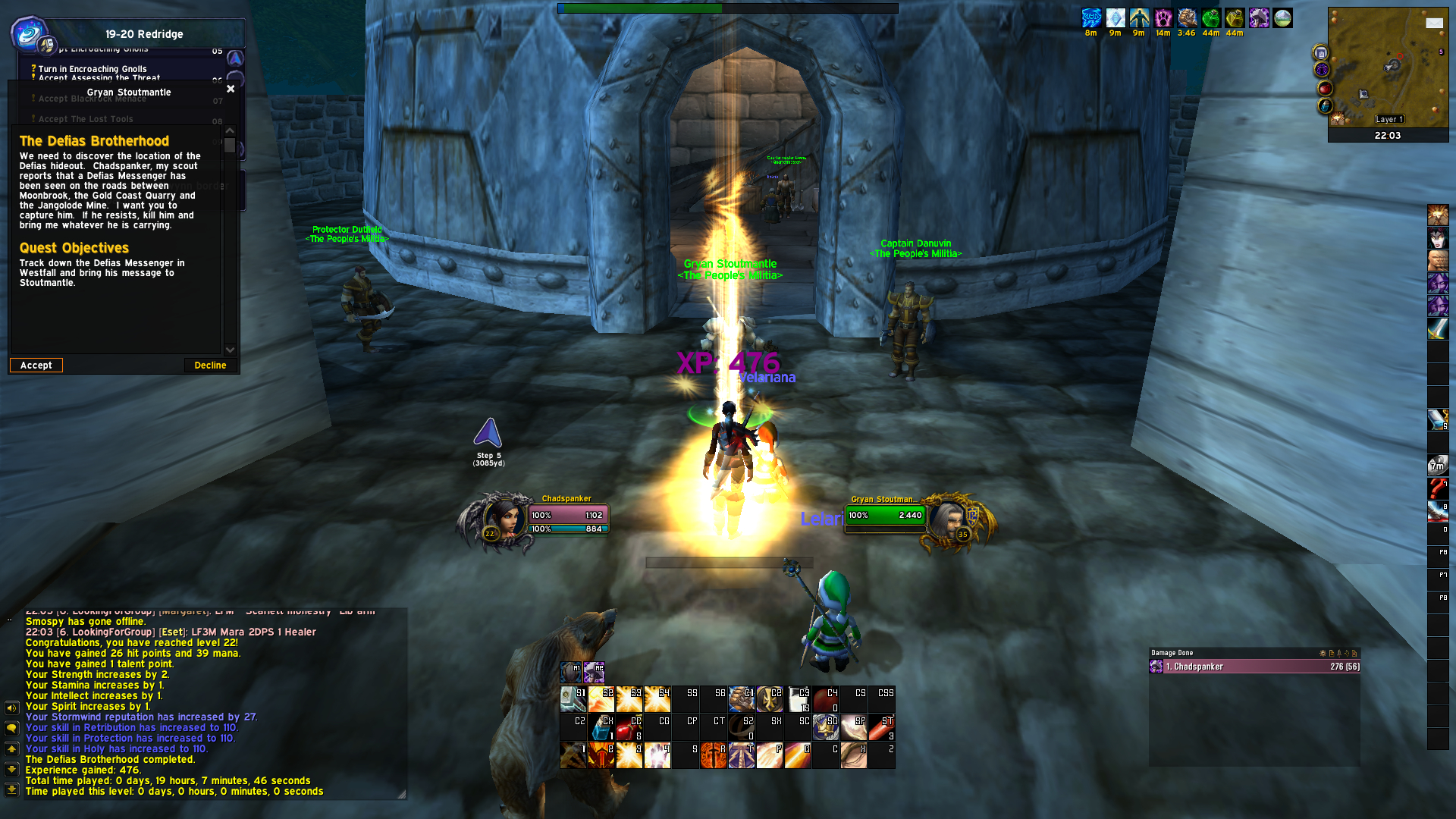The image size is (1456, 819).
Task: Close the Gryan Stoutmantle quest window
Action: pos(231,89)
